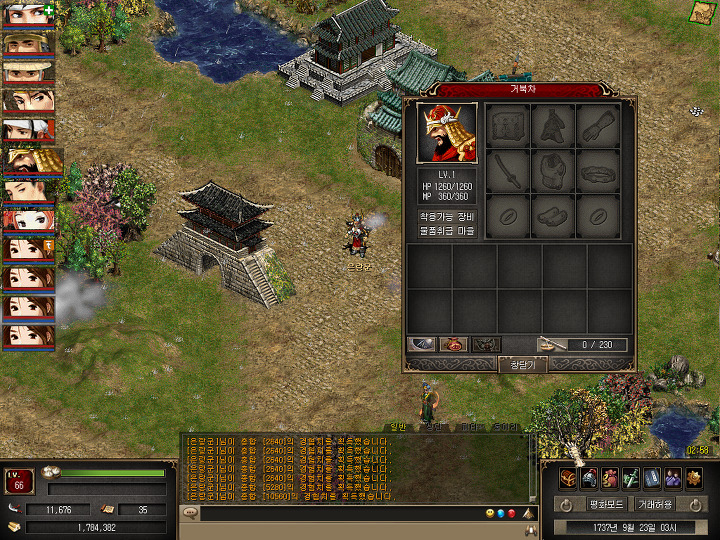Open the blue book icon in the bottom menu
This screenshot has width=720, height=540.
(652, 477)
